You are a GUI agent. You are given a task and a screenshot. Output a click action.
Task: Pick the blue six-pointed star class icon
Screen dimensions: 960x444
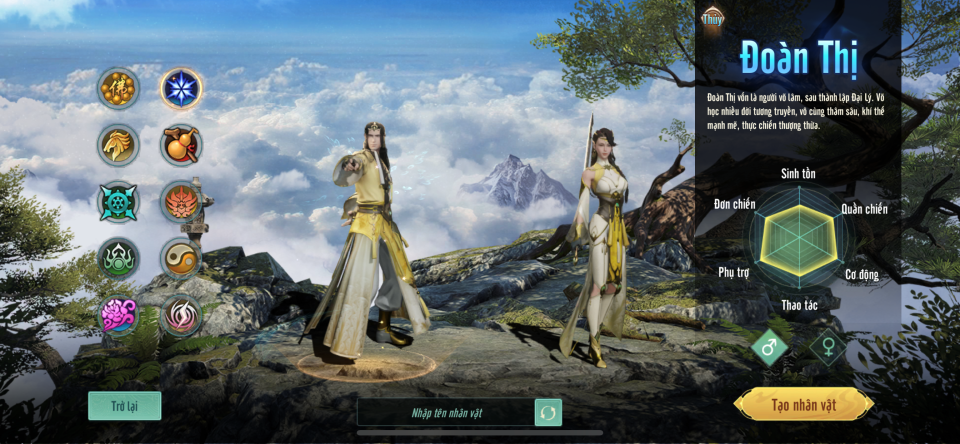pyautogui.click(x=182, y=88)
